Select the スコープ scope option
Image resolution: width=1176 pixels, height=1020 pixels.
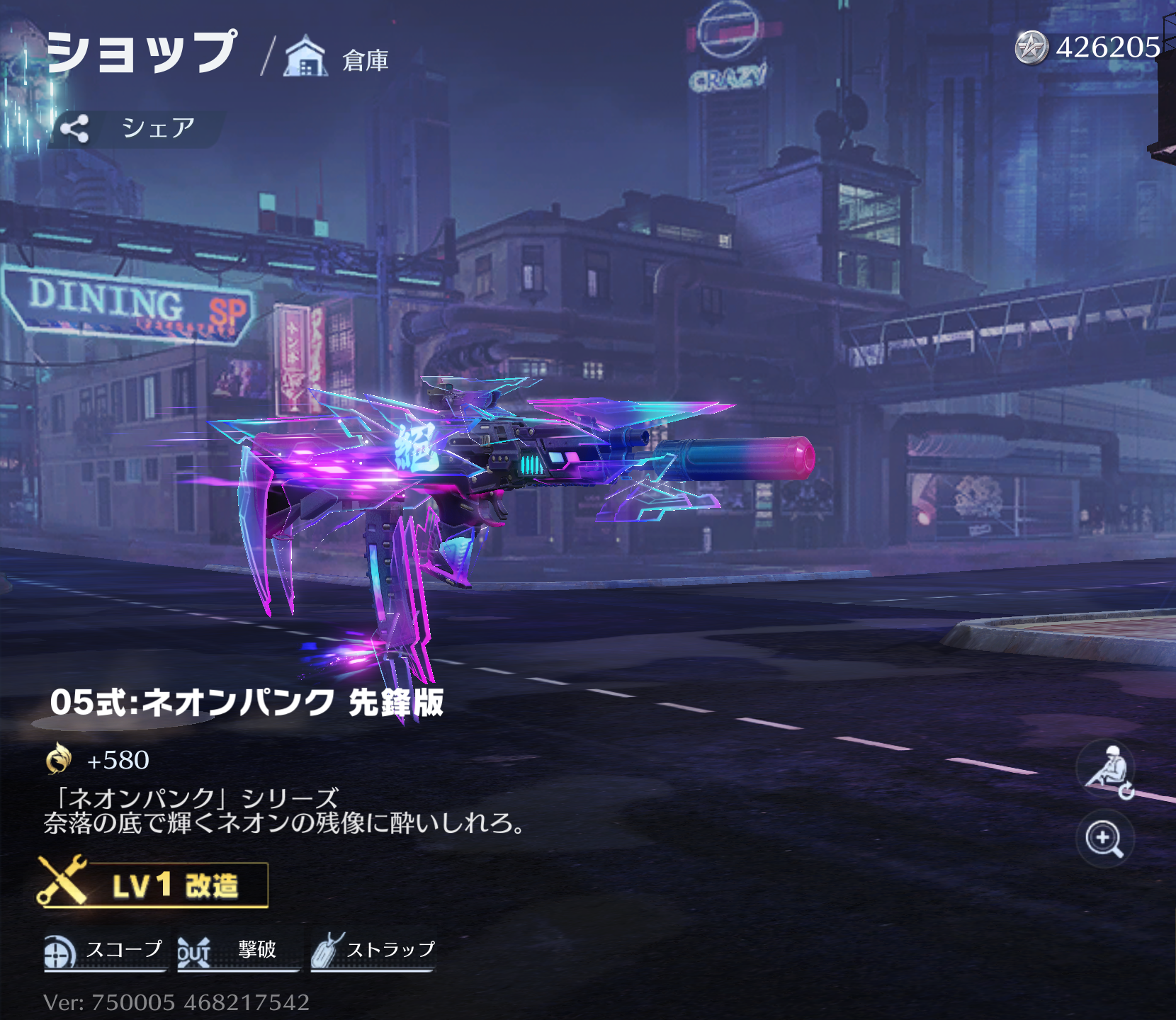click(104, 951)
